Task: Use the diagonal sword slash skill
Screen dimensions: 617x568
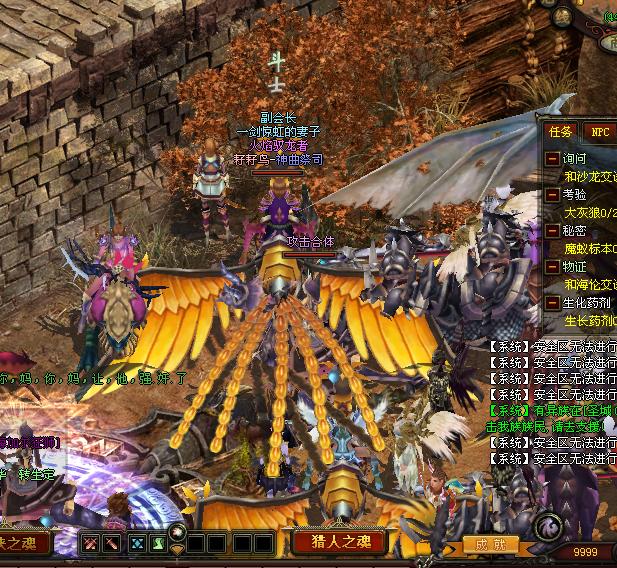Action: [x=115, y=543]
